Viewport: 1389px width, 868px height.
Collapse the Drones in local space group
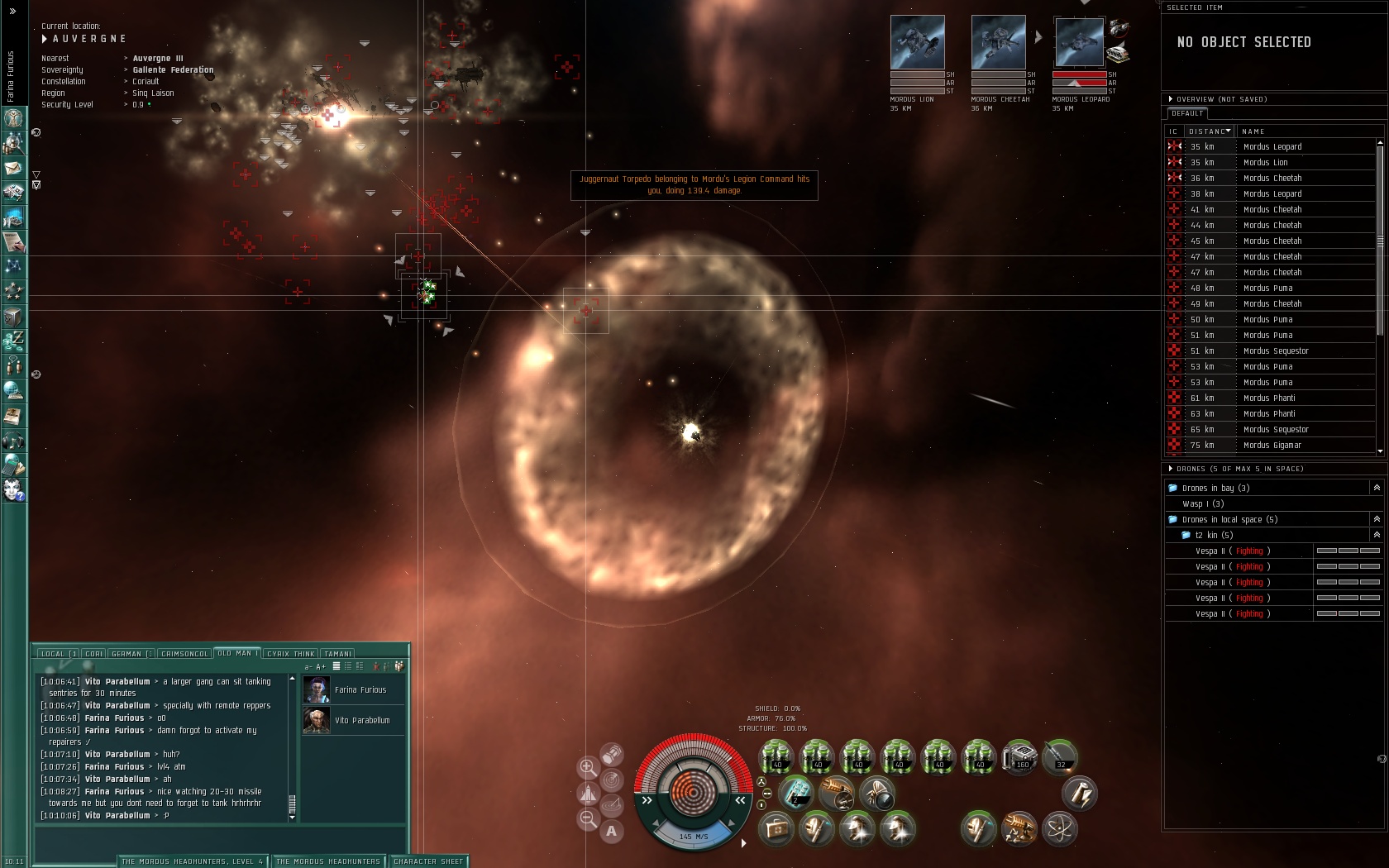1377,520
